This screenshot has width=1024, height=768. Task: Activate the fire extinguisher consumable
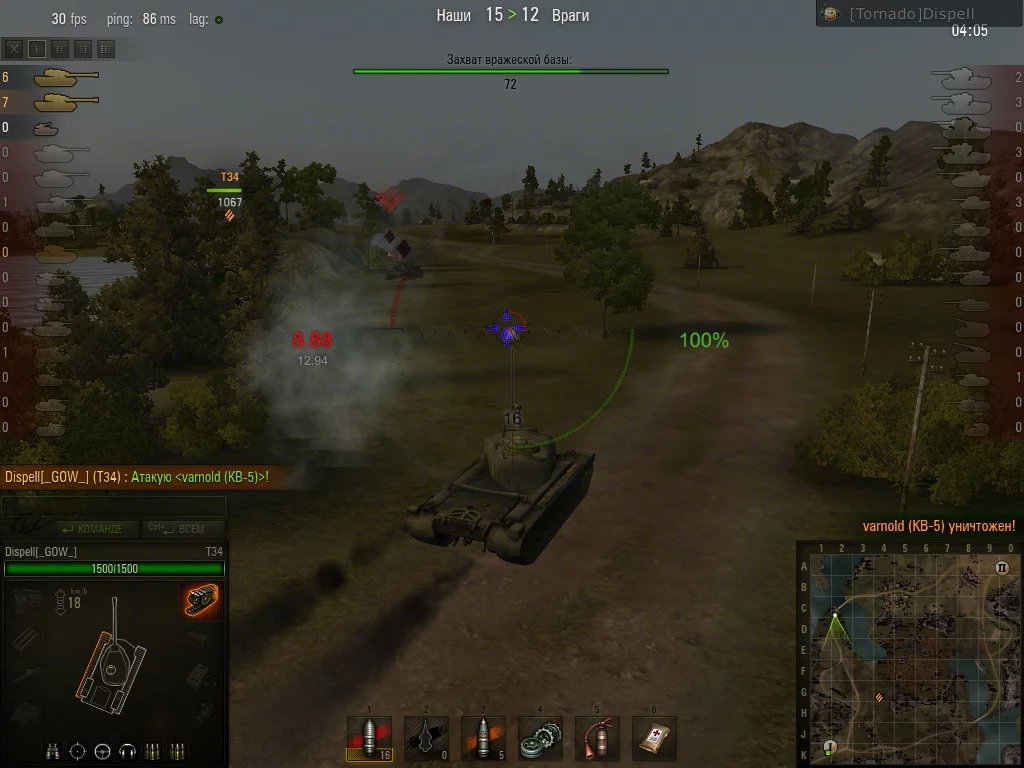point(597,739)
